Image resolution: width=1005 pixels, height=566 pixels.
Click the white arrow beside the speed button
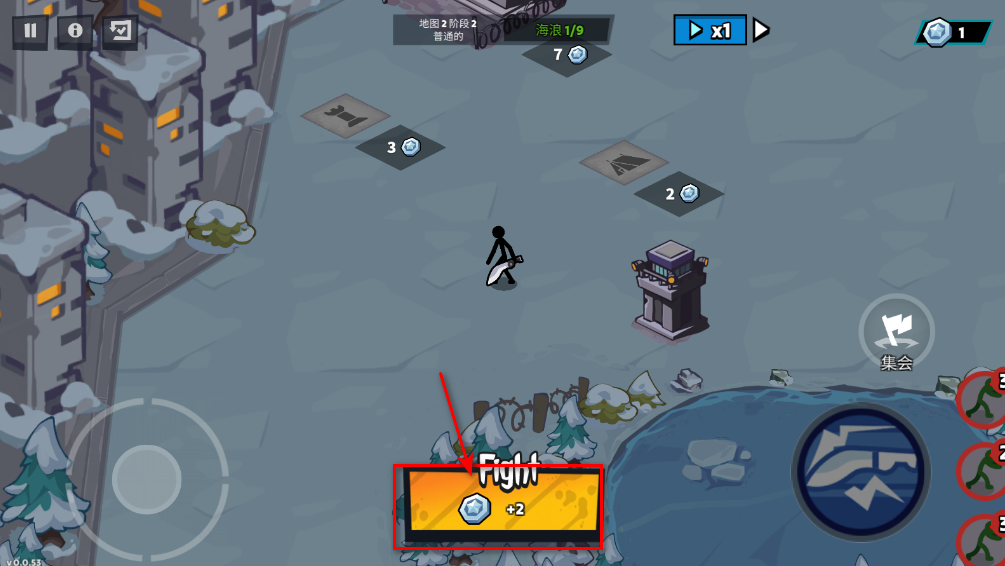(761, 30)
